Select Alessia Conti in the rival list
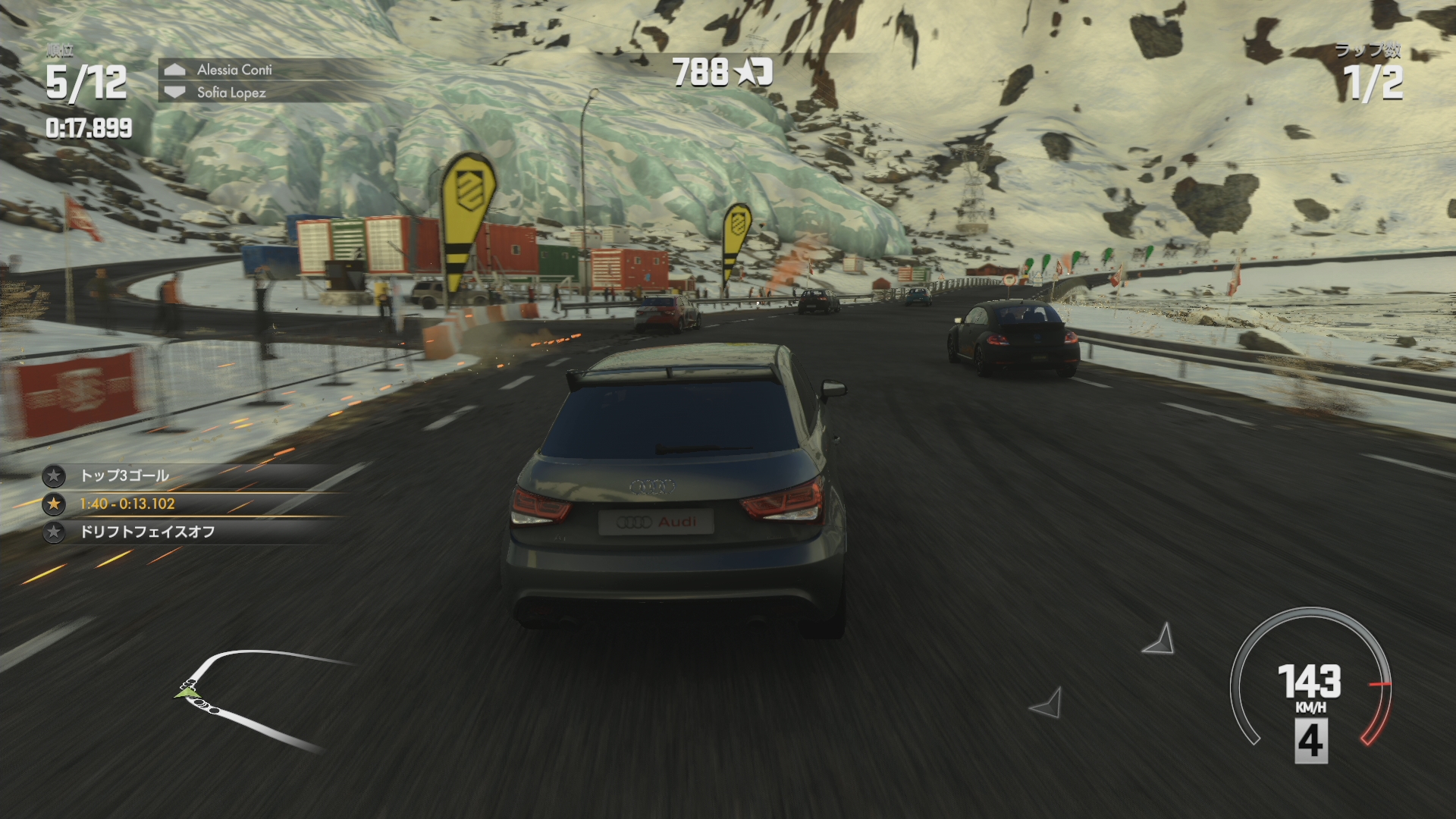Screen dimensions: 1456x819 click(234, 70)
